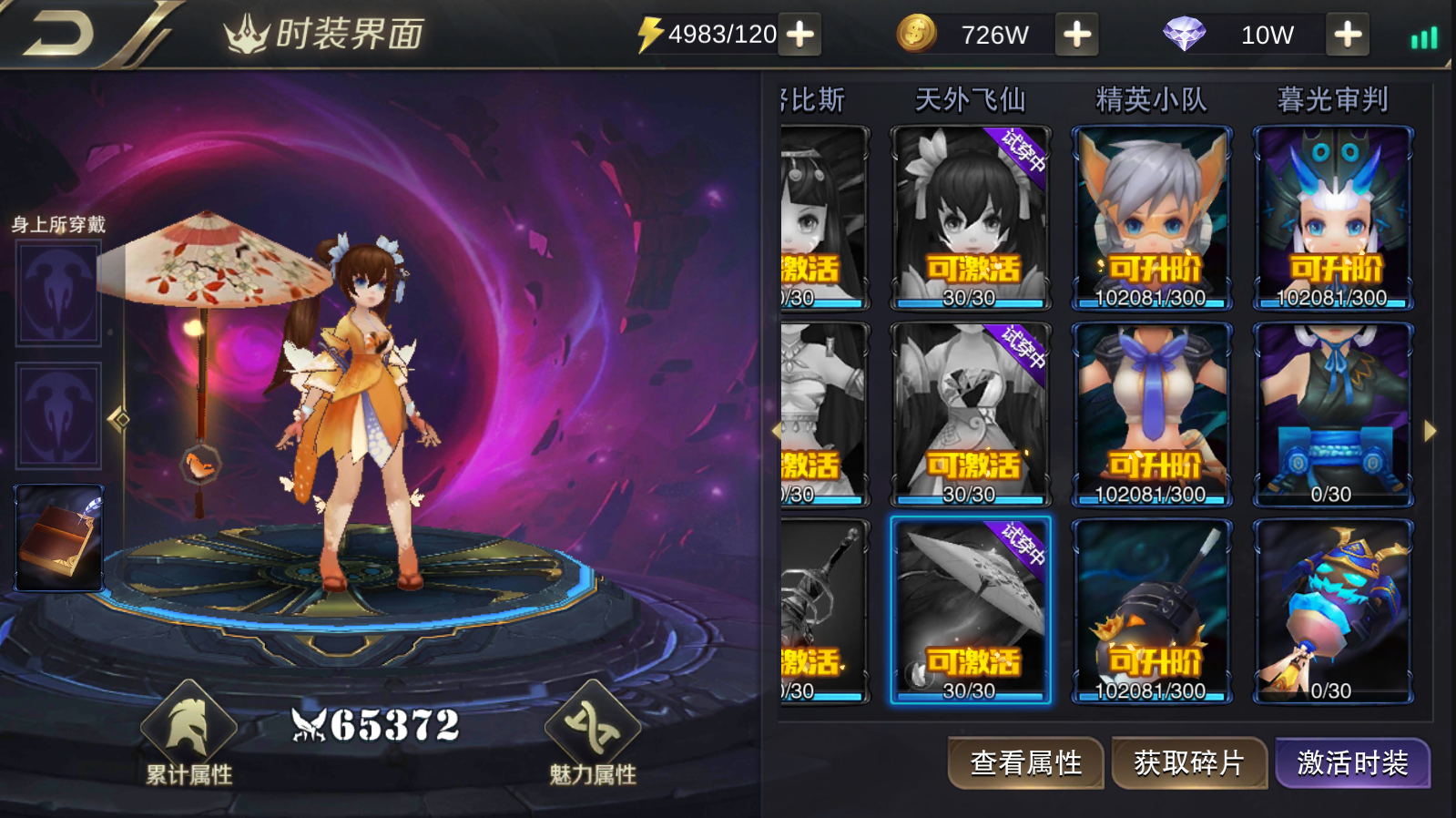Select the 天外飞仙 head costume card

coord(970,219)
